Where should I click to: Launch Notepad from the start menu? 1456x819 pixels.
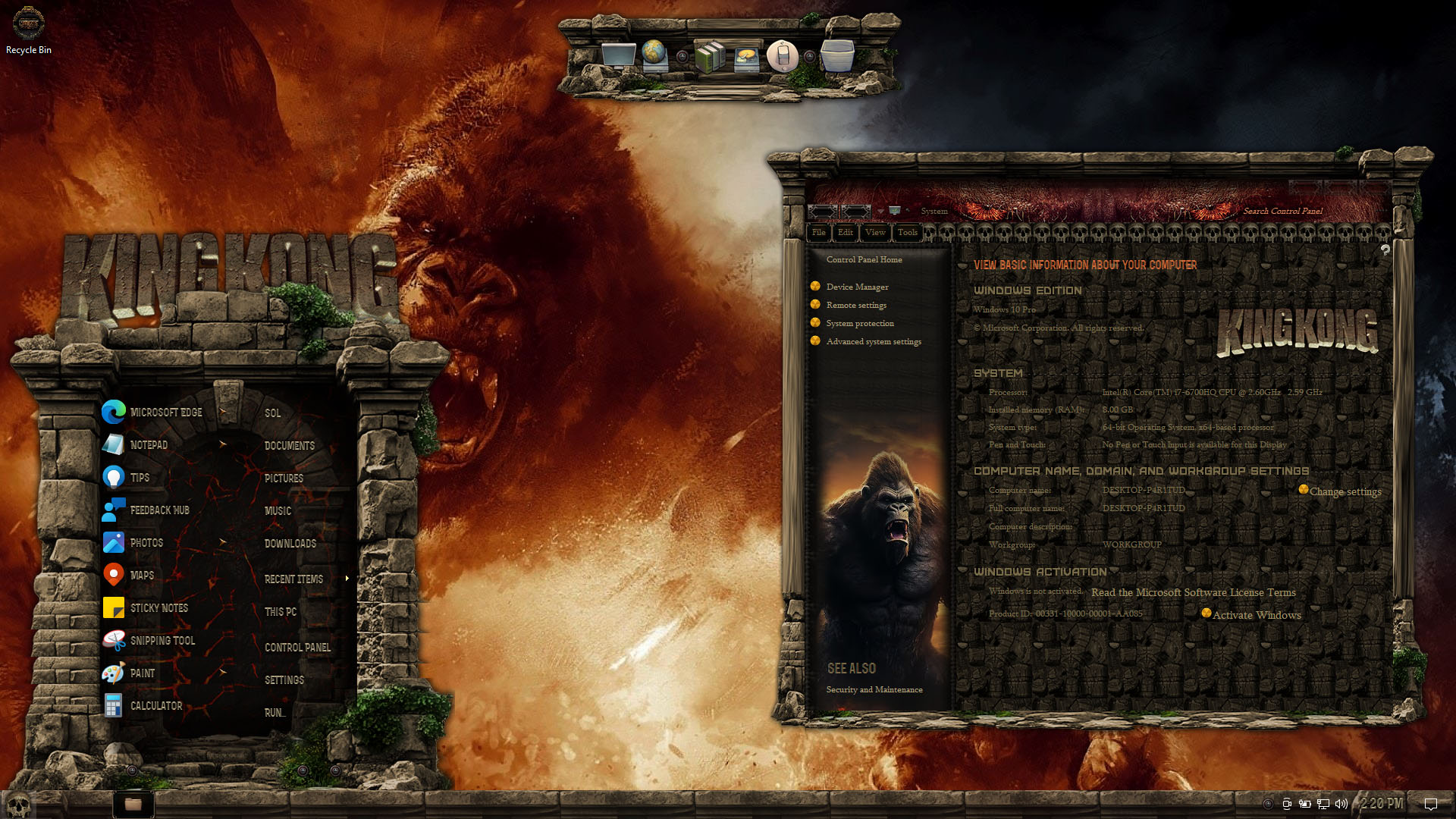tap(148, 445)
